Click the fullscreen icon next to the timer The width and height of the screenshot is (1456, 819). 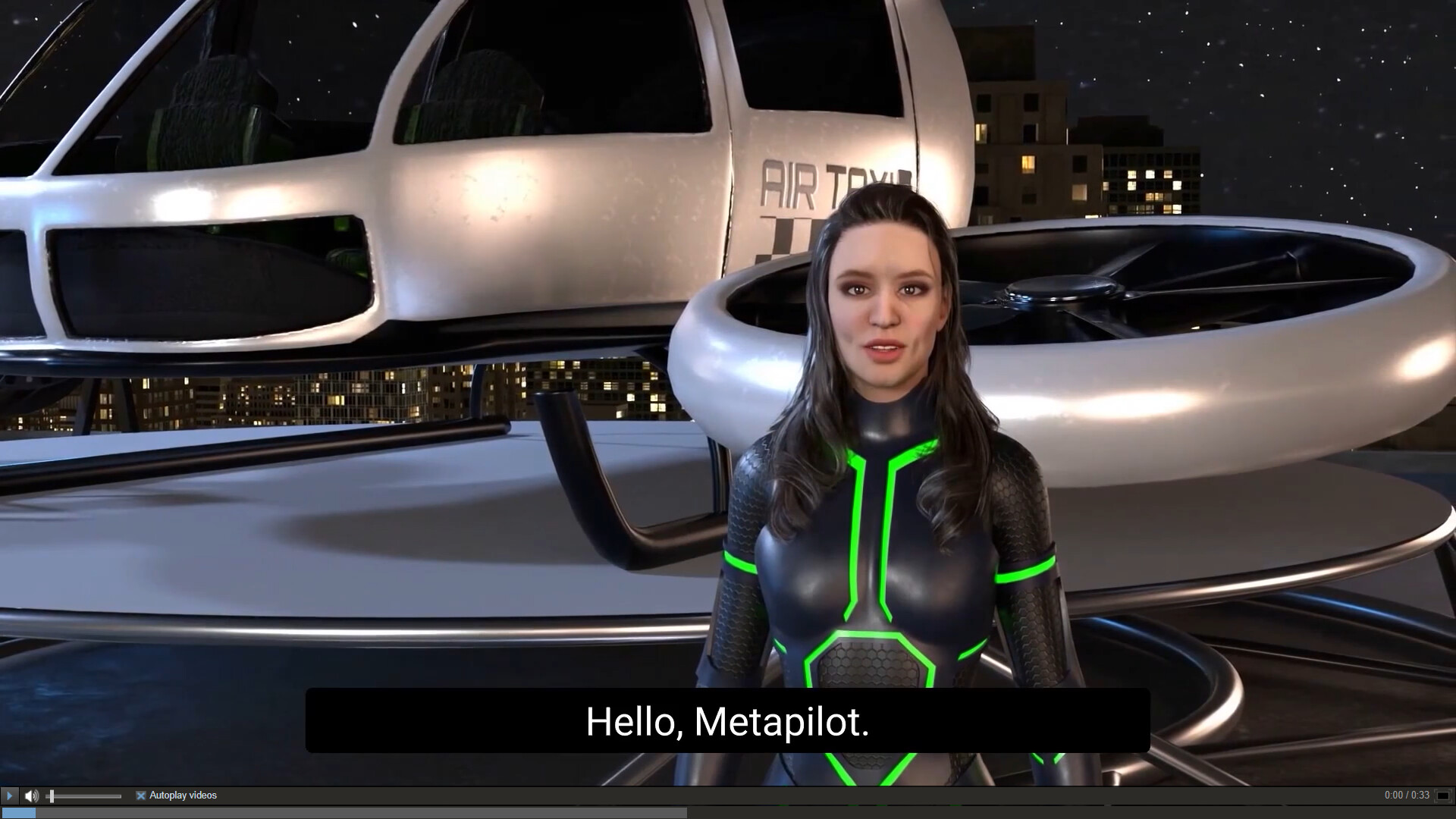[x=1443, y=795]
